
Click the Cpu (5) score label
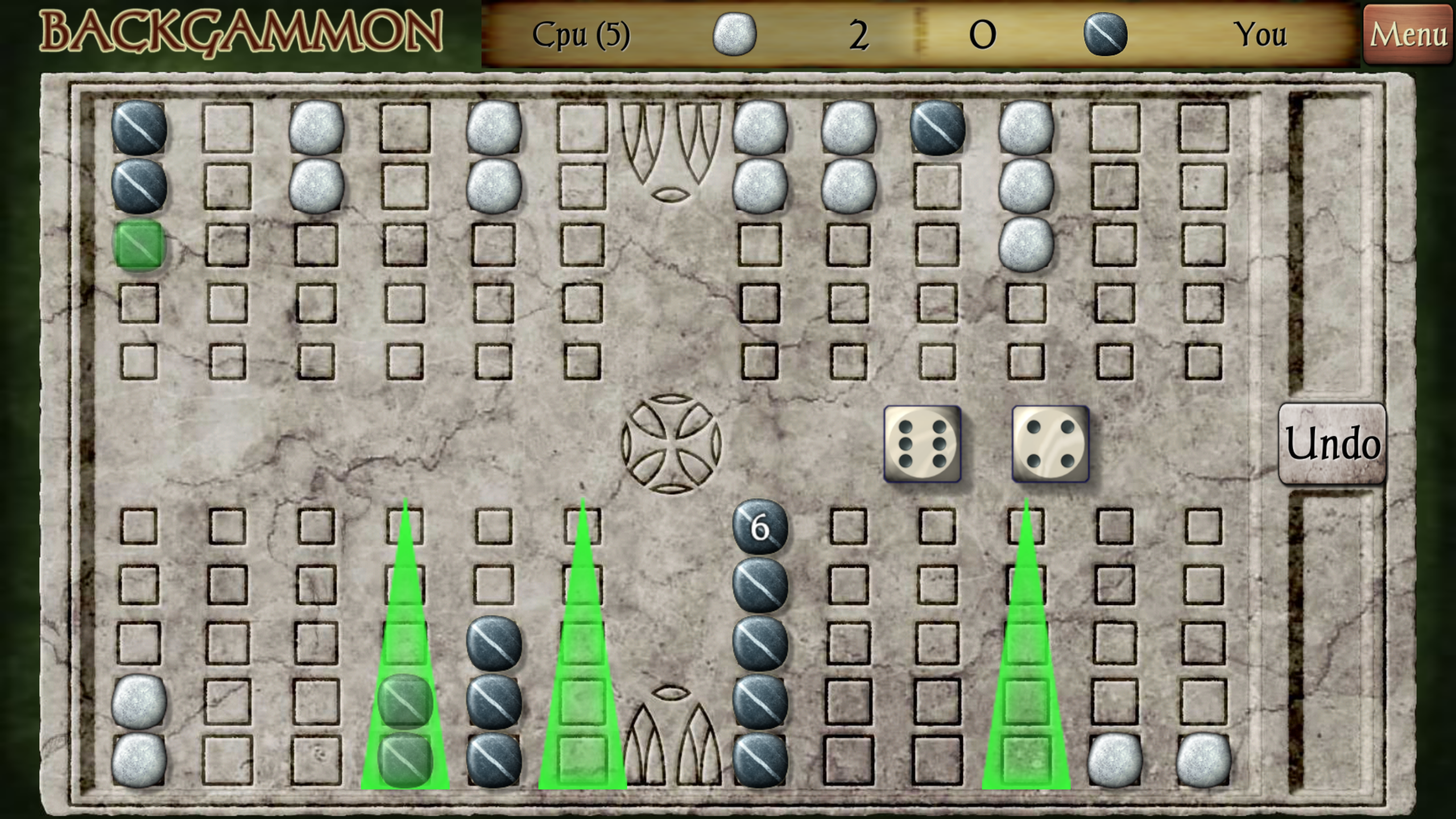coord(580,34)
